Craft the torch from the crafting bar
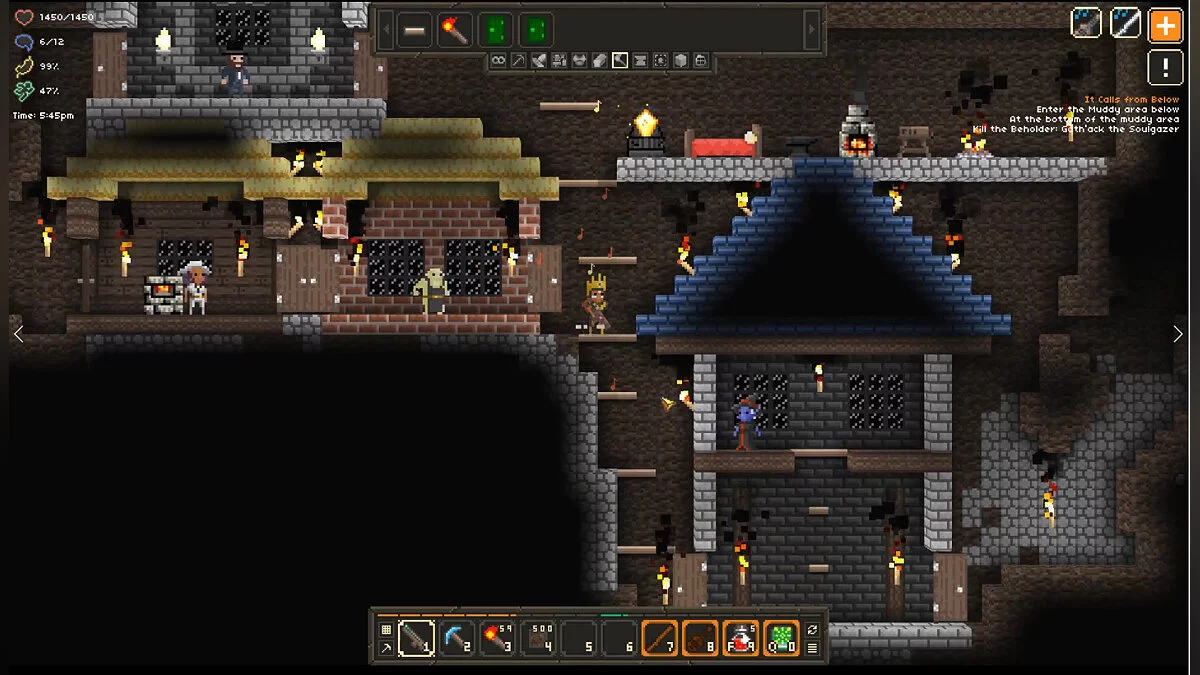This screenshot has width=1200, height=675. click(455, 30)
